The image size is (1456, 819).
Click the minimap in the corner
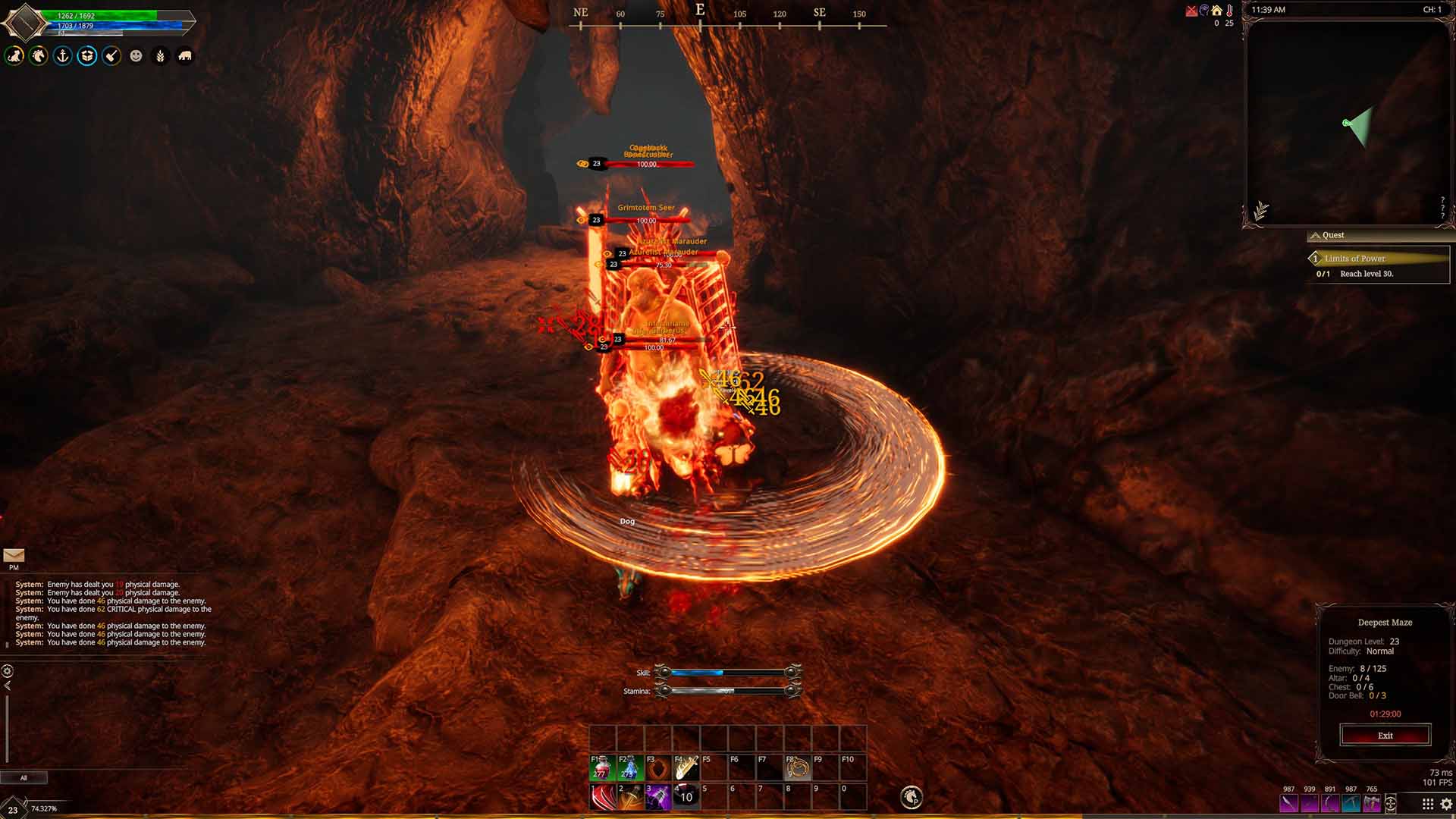1346,123
